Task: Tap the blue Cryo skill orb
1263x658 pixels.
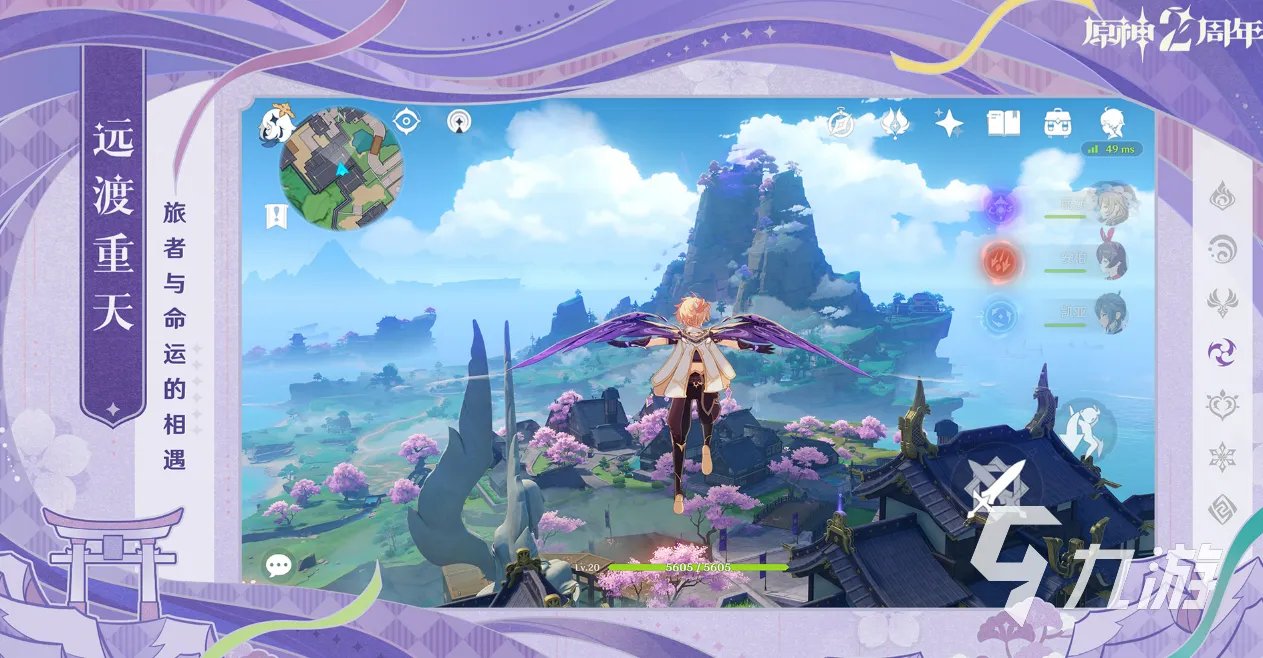Action: [x=998, y=315]
